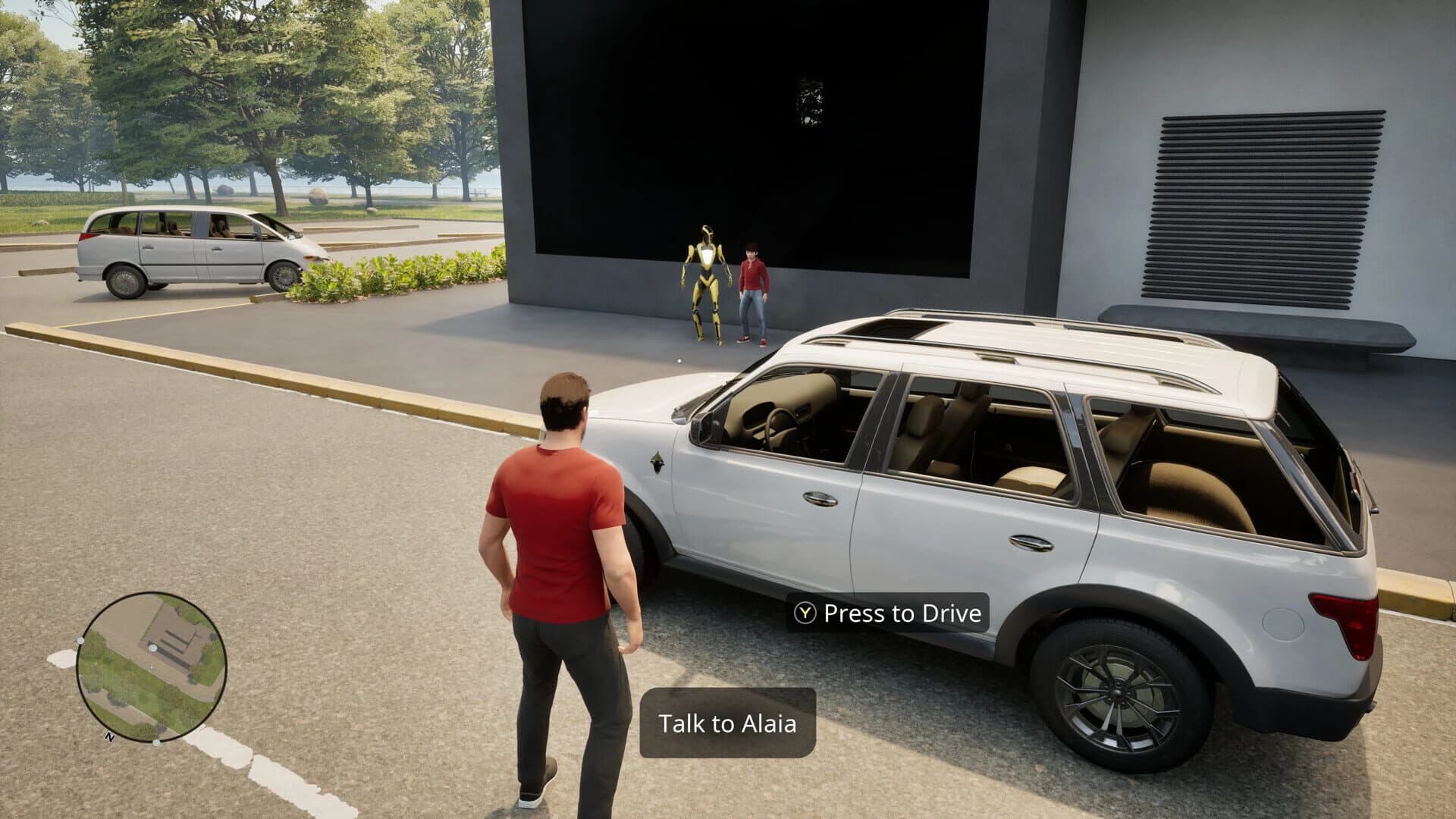
Task: Click the marker at the minimap's bottom rim
Action: tap(156, 743)
